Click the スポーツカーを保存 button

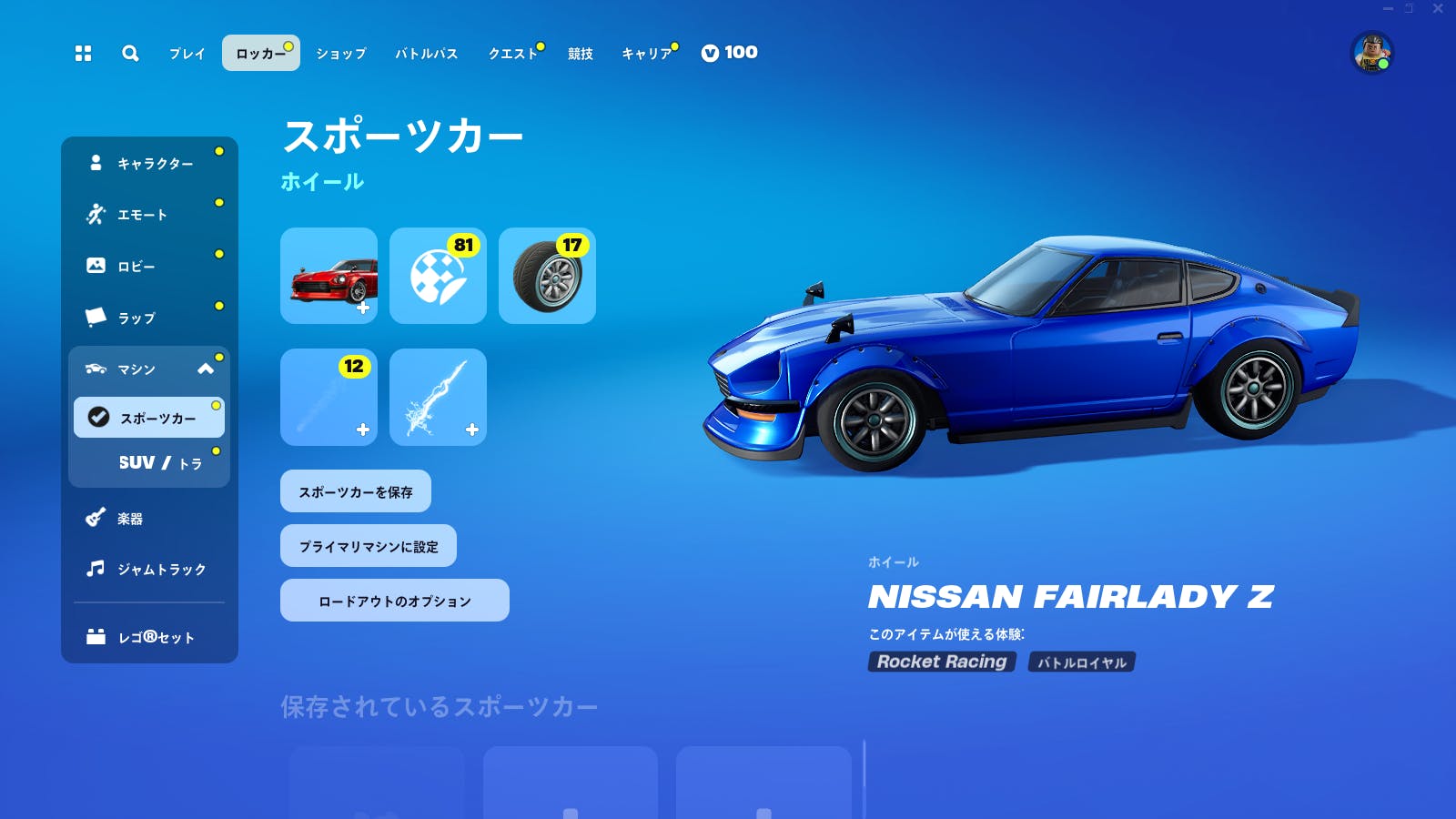tap(356, 490)
